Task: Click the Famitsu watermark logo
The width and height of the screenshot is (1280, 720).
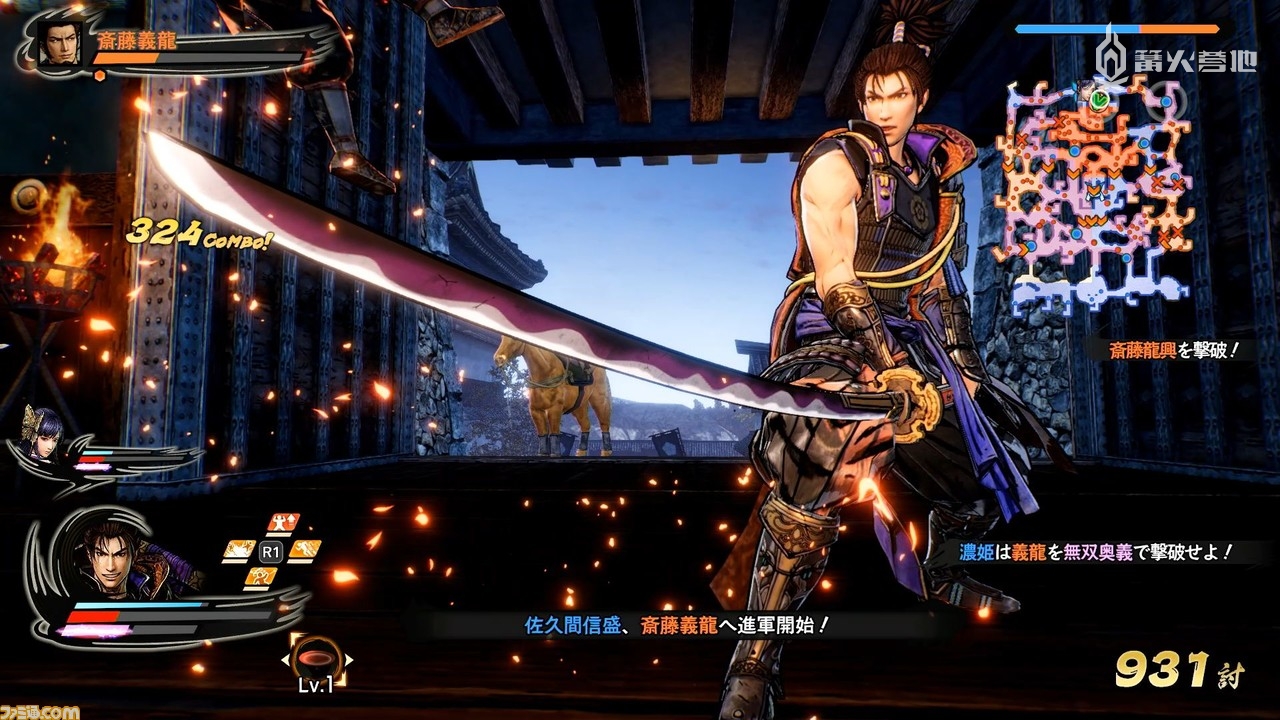Action: tap(40, 711)
